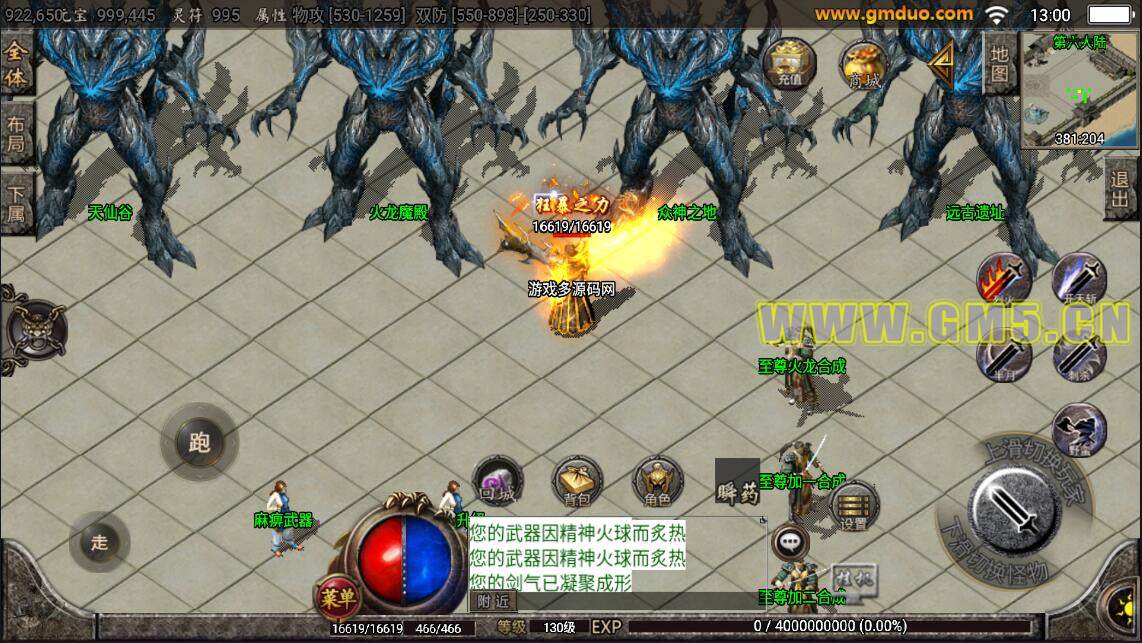Activate the 开天斩 sword skill
The height and width of the screenshot is (643, 1142).
click(1078, 279)
